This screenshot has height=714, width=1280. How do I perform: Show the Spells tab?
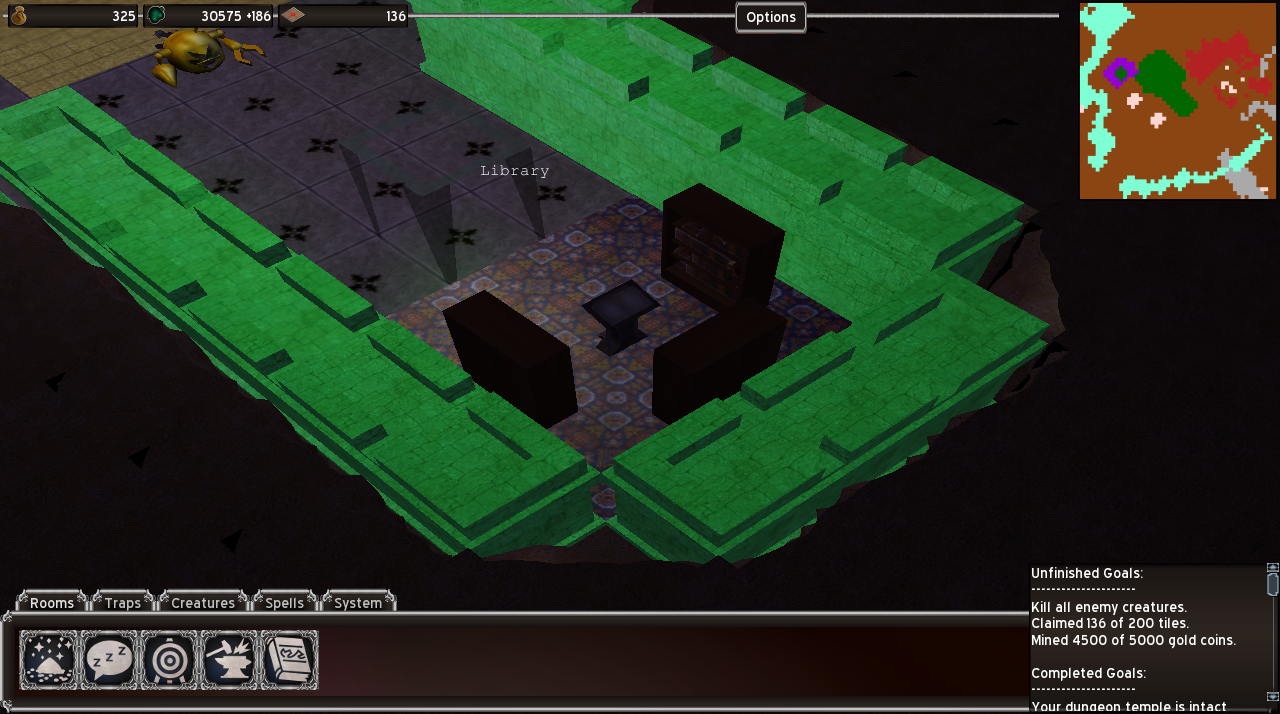285,602
